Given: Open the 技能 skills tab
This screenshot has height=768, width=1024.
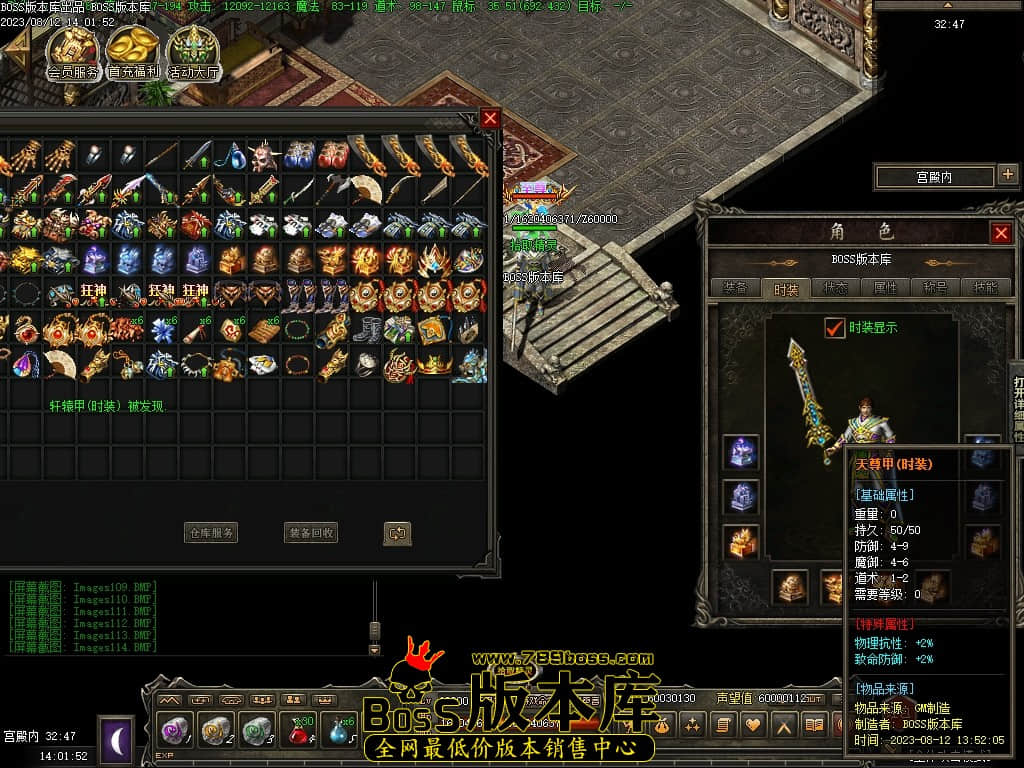Looking at the screenshot, I should point(985,288).
